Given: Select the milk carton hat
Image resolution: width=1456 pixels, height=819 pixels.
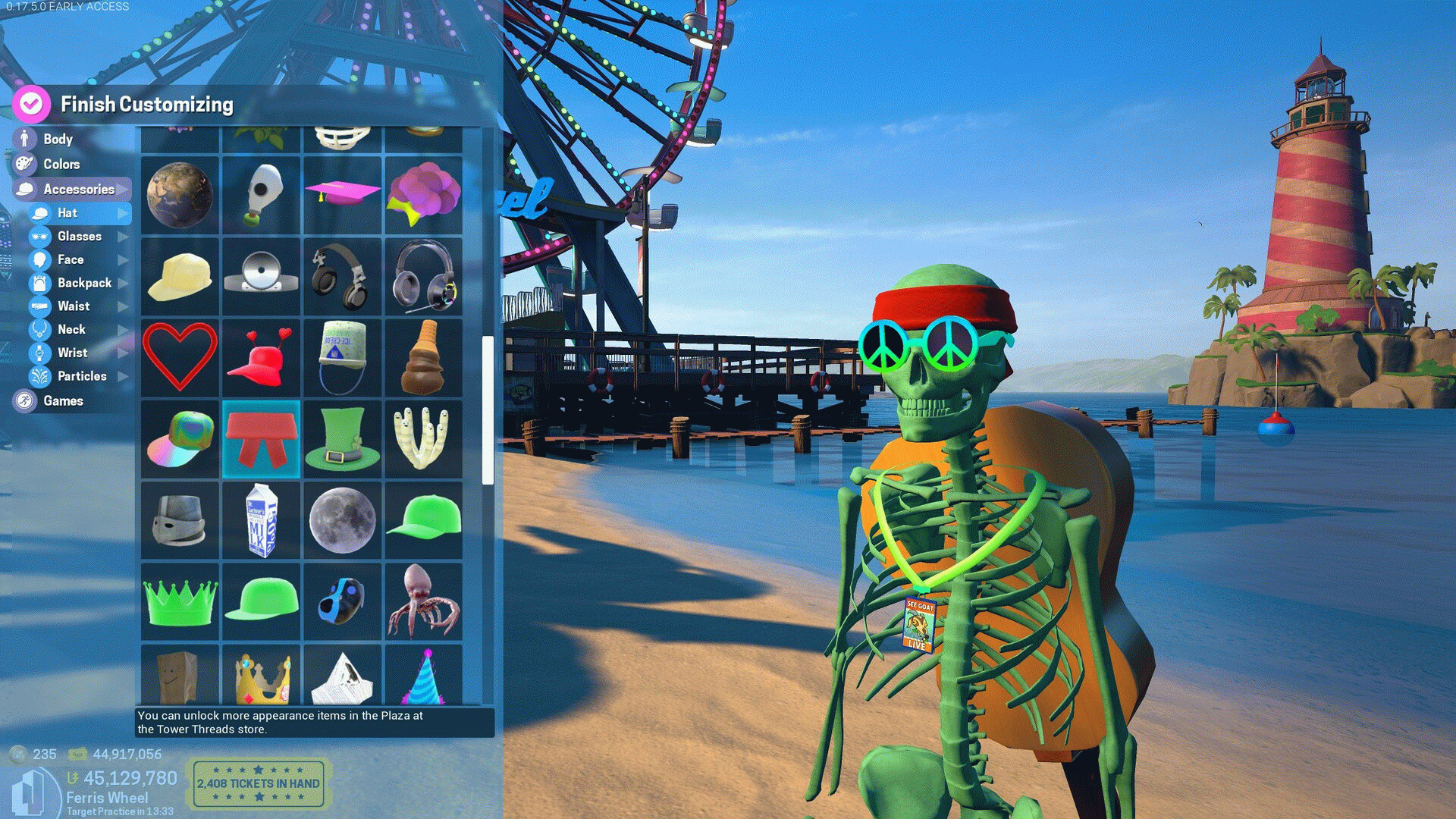Looking at the screenshot, I should [262, 521].
